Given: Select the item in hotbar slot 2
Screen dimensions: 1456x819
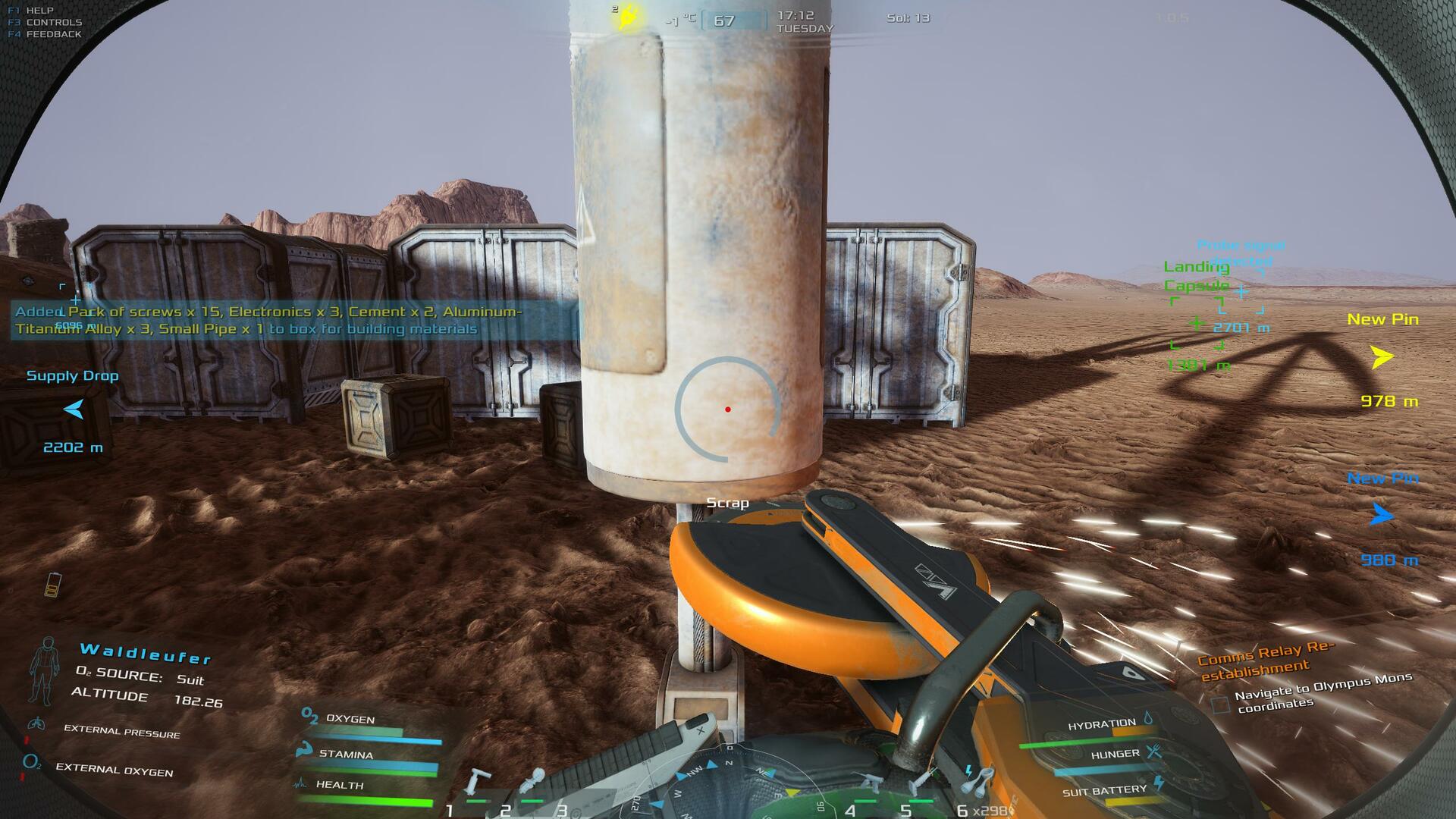Looking at the screenshot, I should coord(534,781).
